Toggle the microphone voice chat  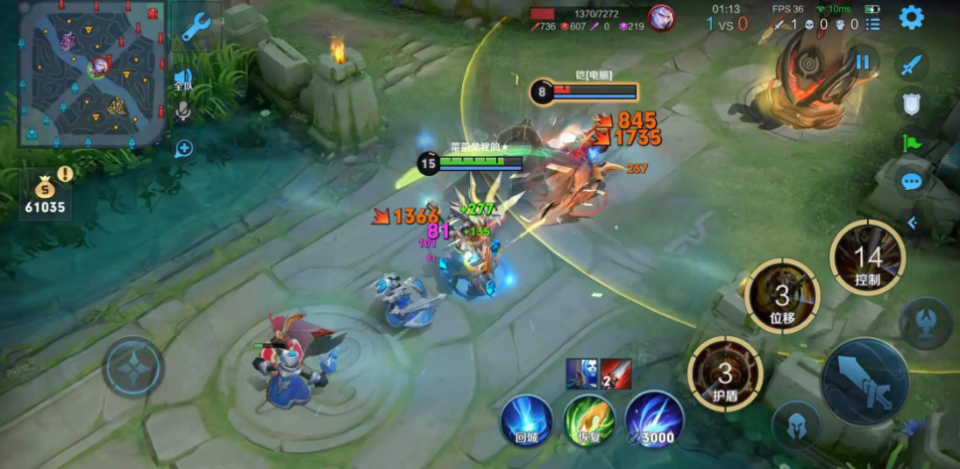[x=183, y=110]
